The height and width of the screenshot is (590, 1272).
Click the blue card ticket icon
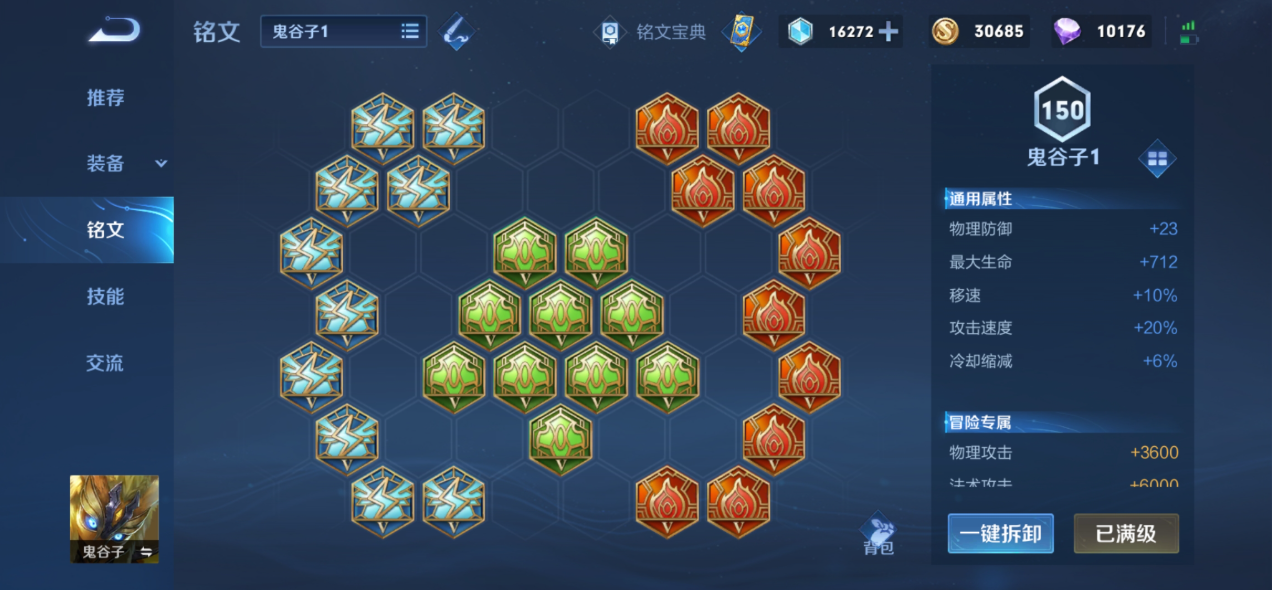741,32
